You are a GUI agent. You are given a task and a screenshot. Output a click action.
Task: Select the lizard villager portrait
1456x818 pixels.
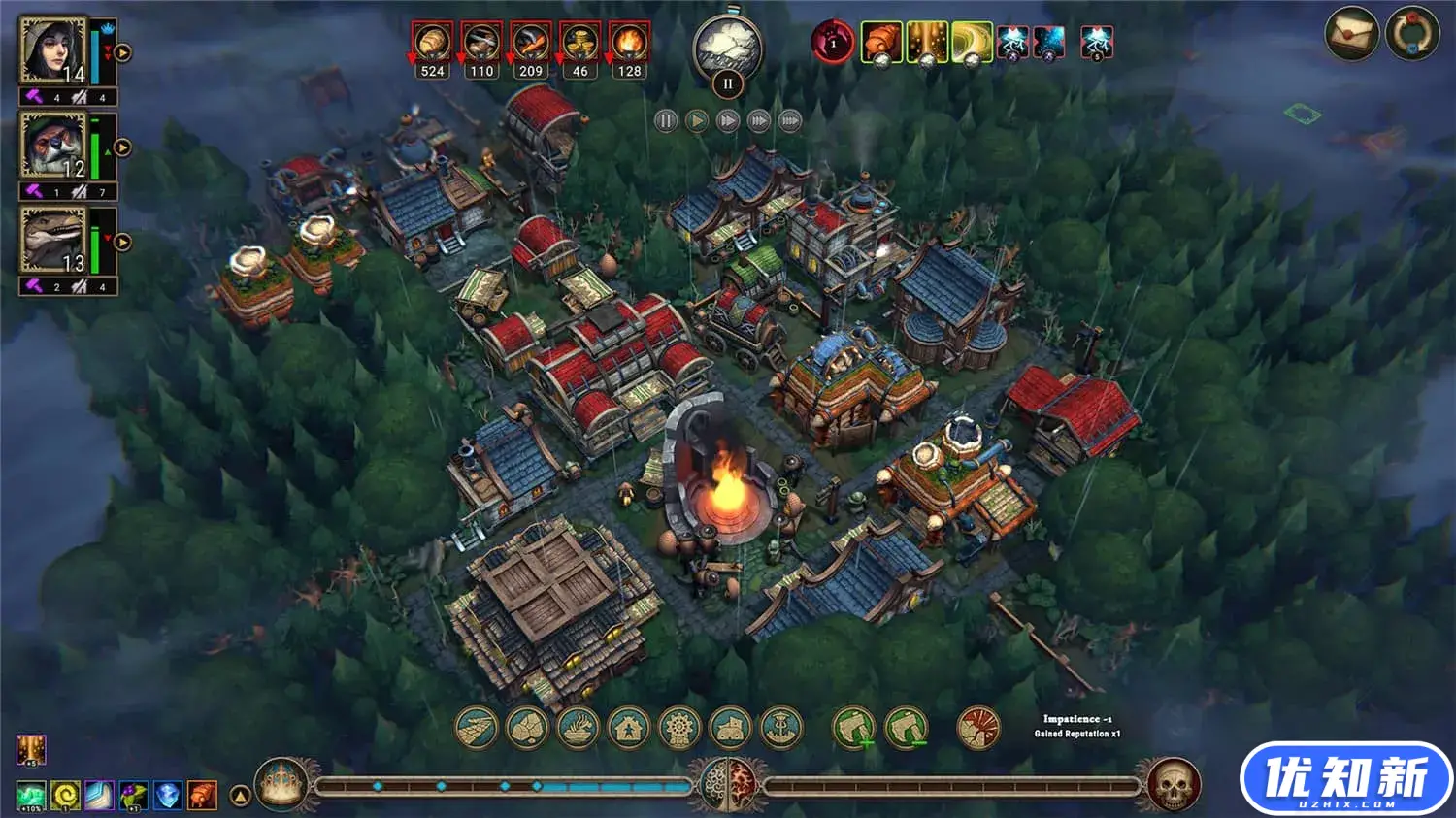click(53, 240)
